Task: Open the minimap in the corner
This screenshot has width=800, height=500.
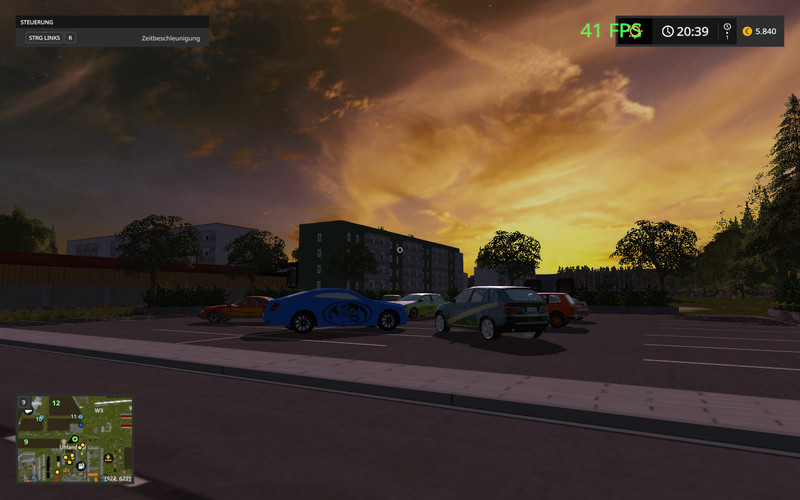Action: (75, 439)
